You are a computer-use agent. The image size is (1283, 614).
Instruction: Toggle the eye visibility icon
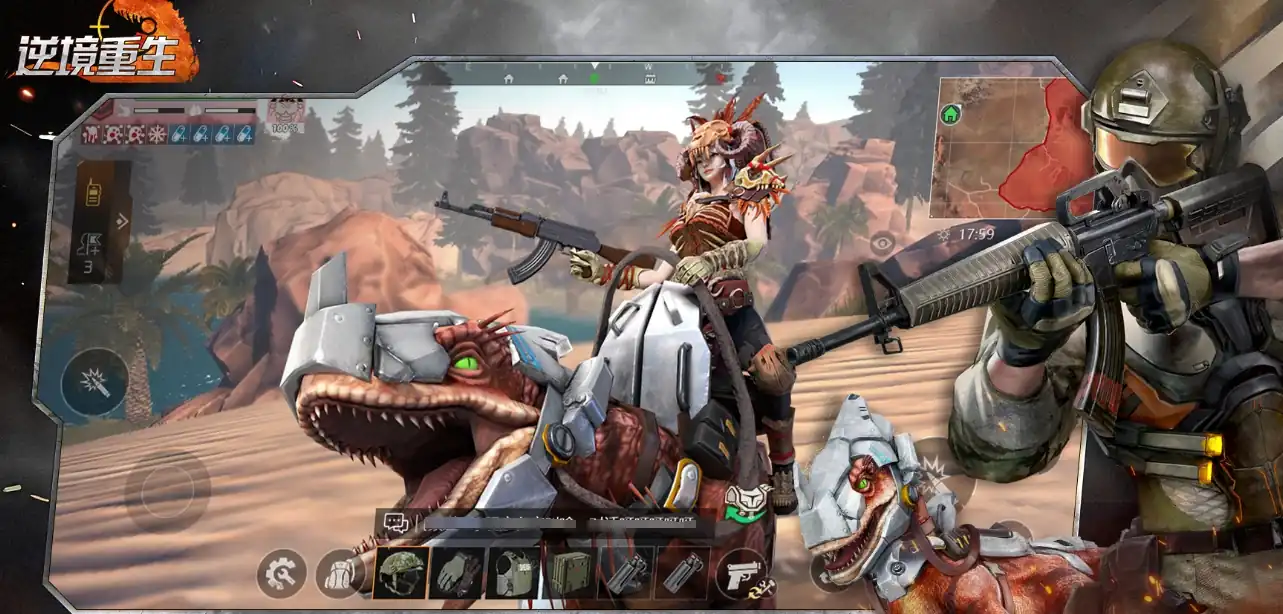[x=881, y=241]
